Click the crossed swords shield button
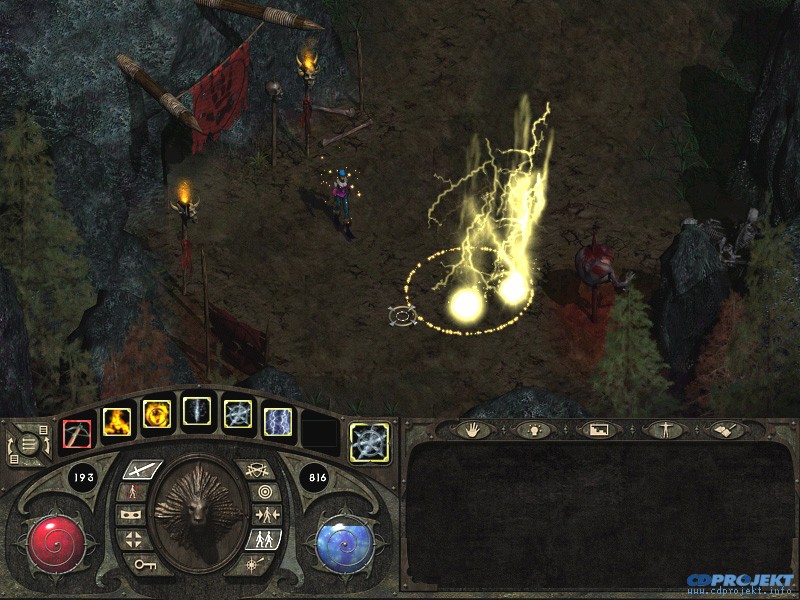The image size is (800, 600). click(x=257, y=468)
